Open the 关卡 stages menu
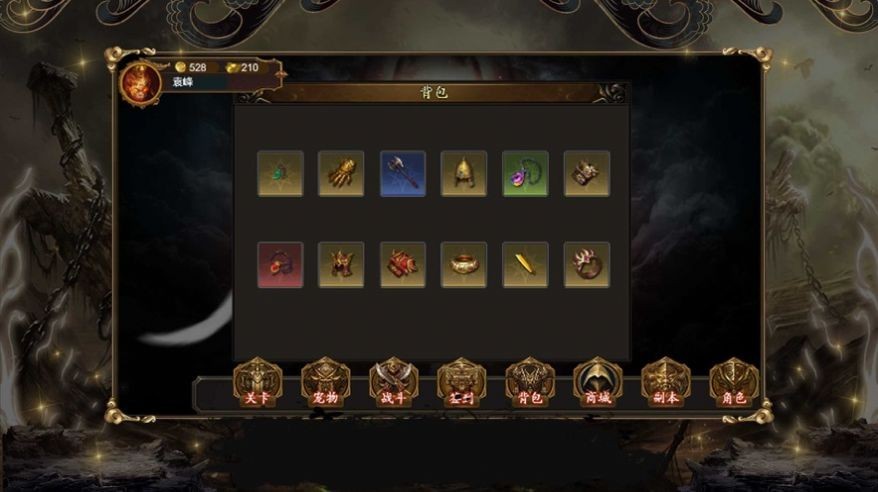The image size is (878, 492). pos(257,383)
